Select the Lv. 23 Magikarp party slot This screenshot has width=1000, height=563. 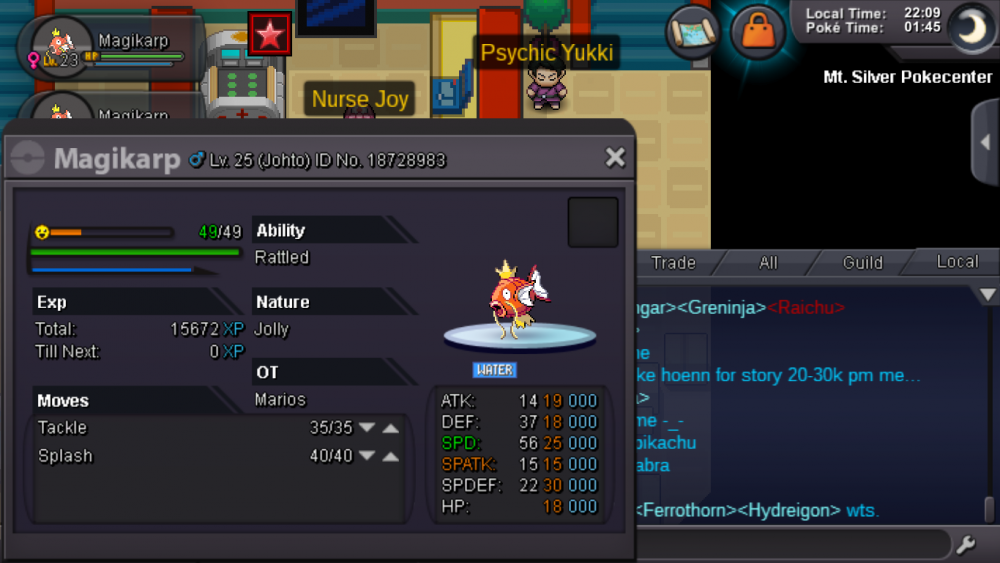(x=110, y=48)
